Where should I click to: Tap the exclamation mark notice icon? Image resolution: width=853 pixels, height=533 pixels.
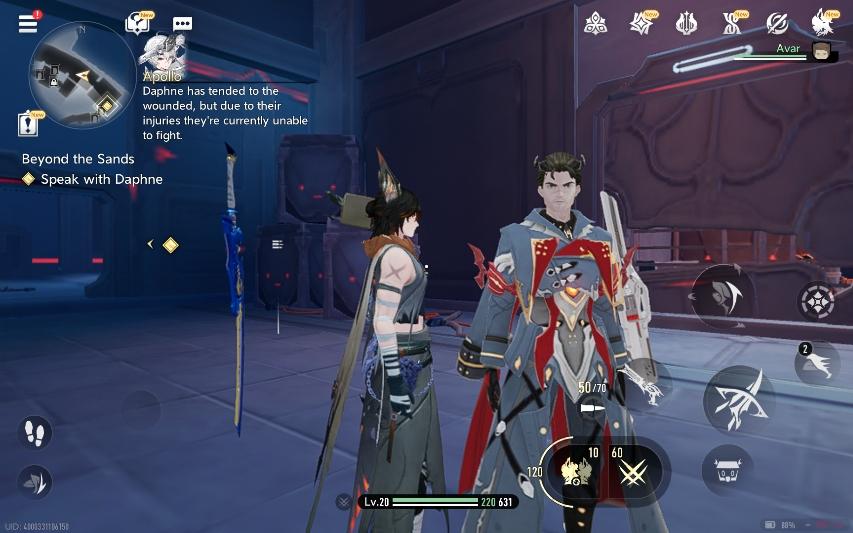pyautogui.click(x=29, y=123)
